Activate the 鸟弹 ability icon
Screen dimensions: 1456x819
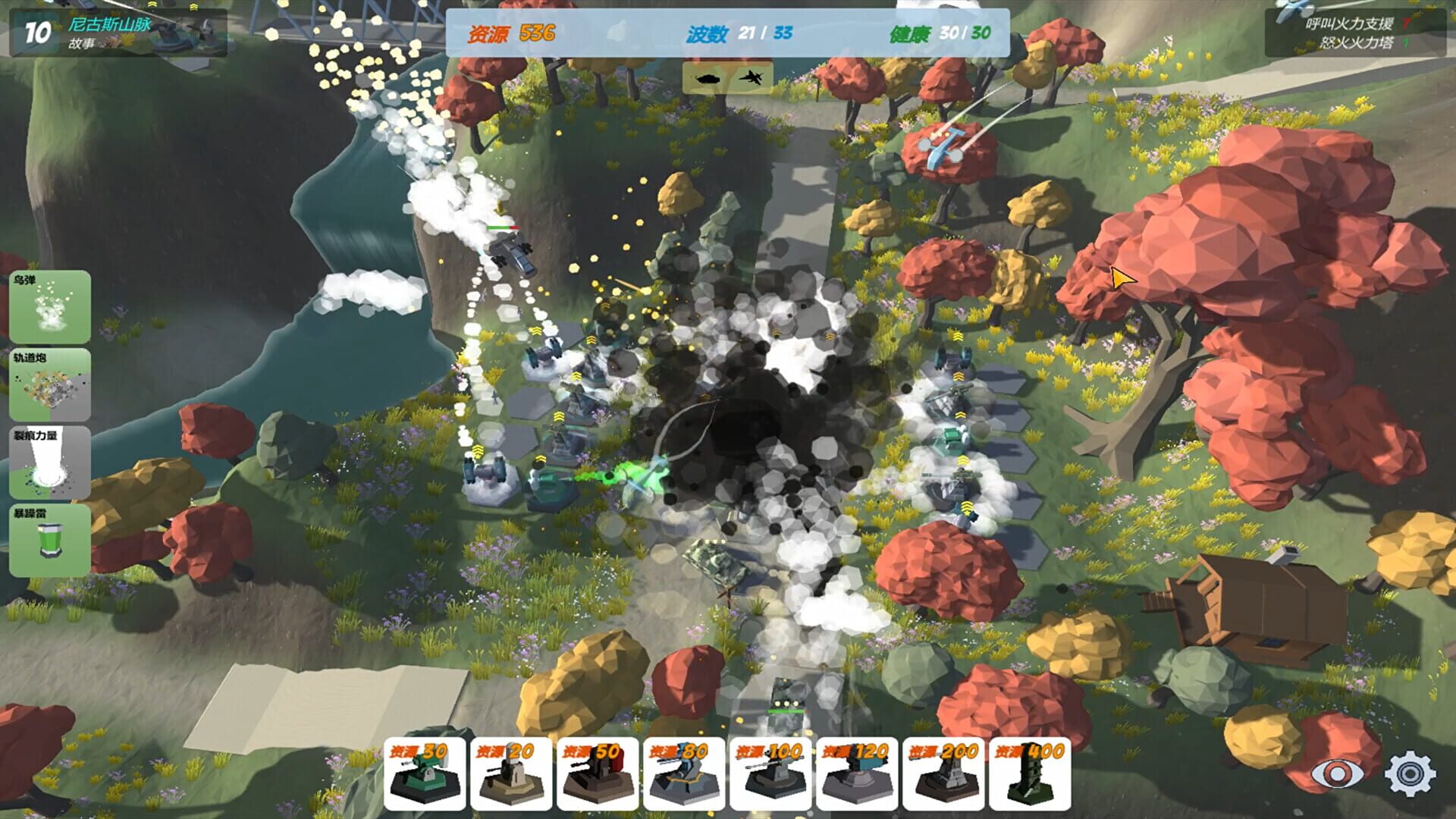49,309
